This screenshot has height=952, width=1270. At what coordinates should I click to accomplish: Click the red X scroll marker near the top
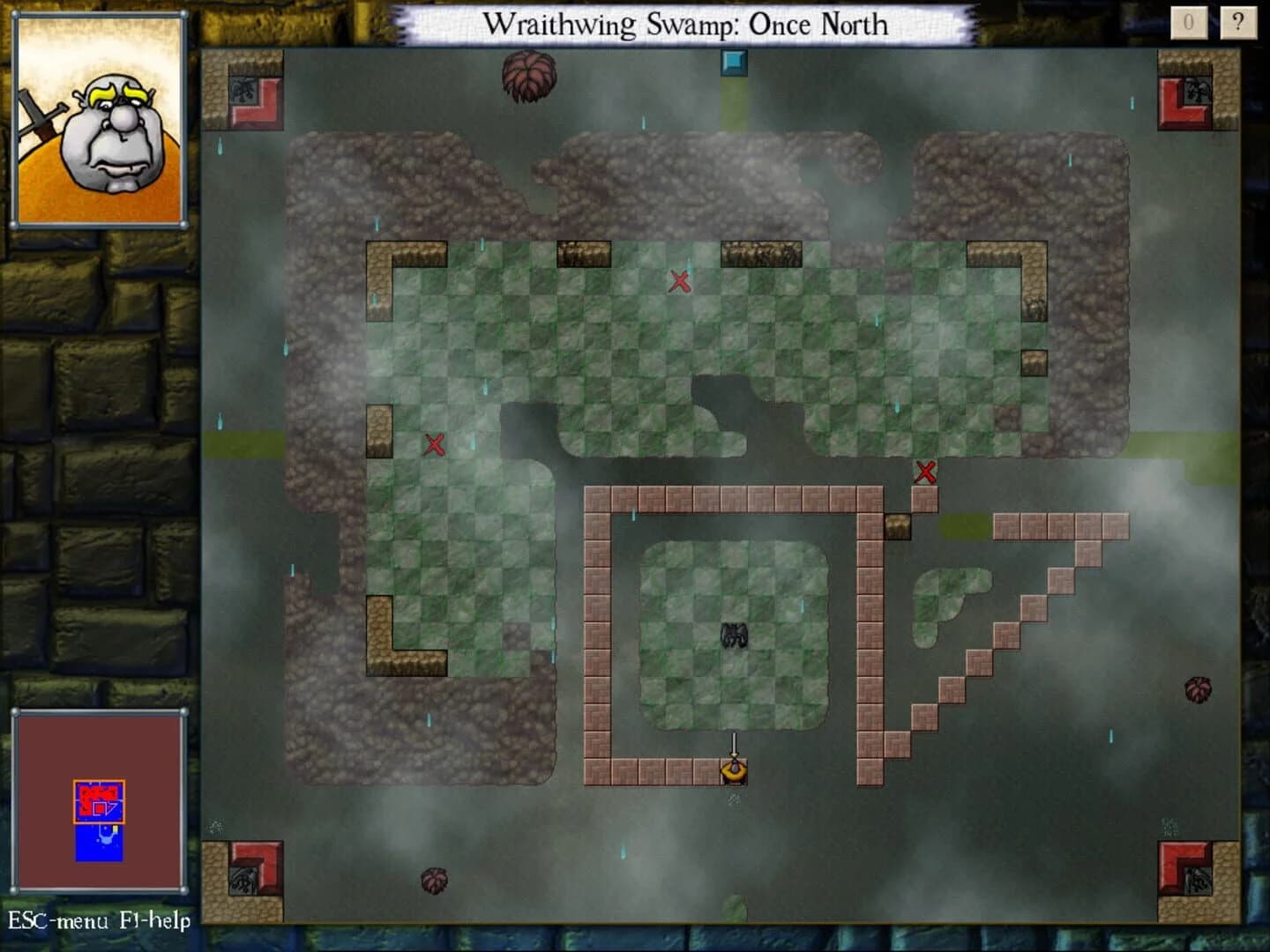680,283
